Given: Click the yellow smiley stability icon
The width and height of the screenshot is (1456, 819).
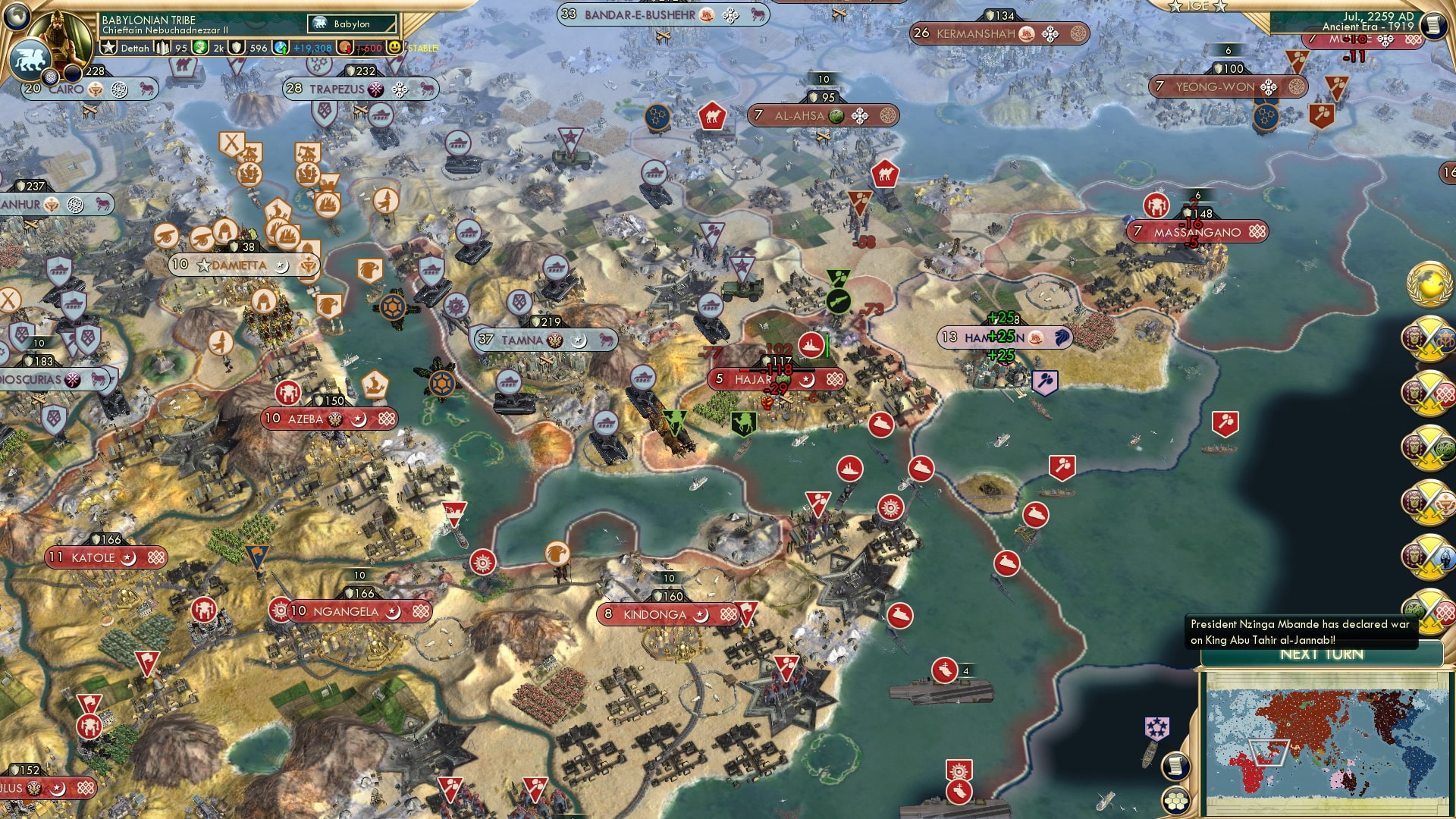Looking at the screenshot, I should click(394, 48).
